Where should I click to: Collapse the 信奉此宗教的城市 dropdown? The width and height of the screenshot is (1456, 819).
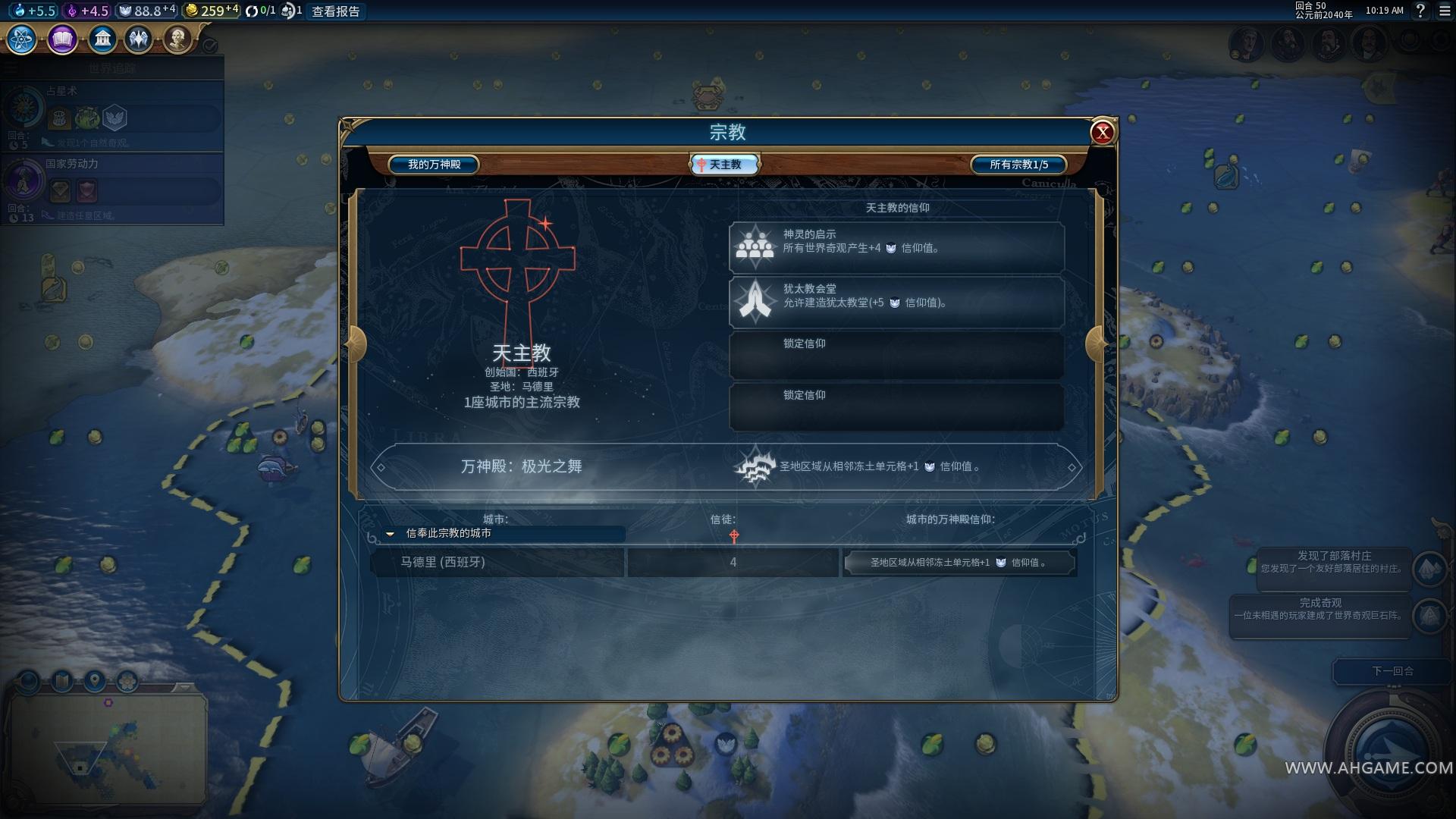[391, 533]
